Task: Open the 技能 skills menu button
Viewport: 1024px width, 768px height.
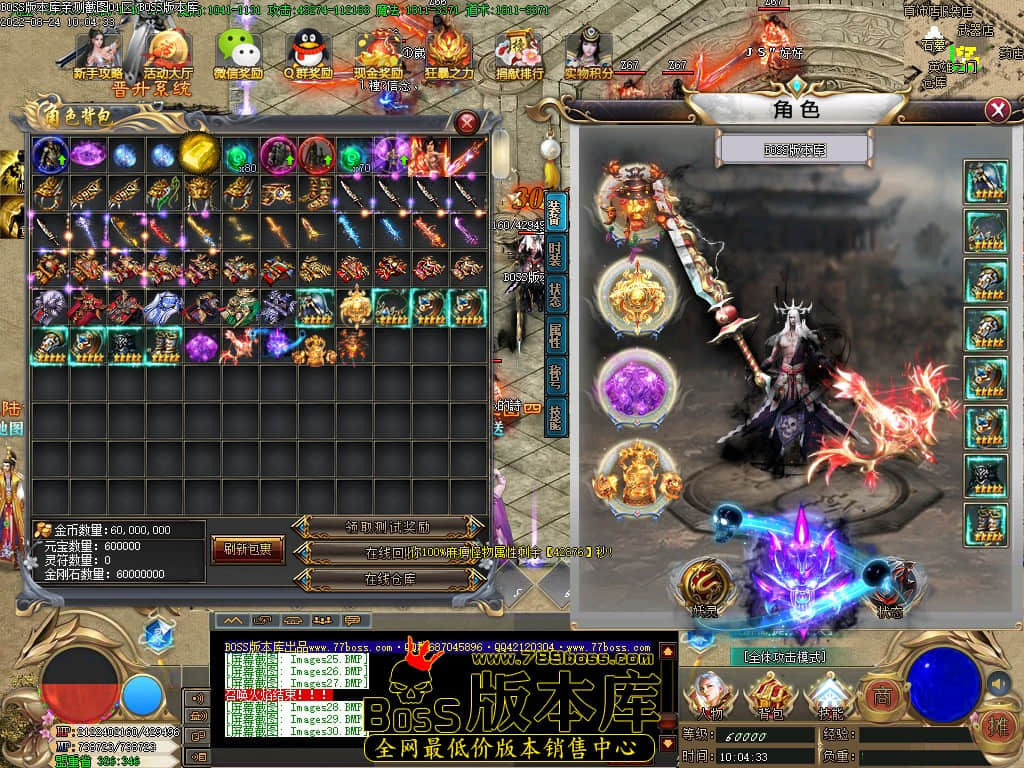Action: (830, 696)
